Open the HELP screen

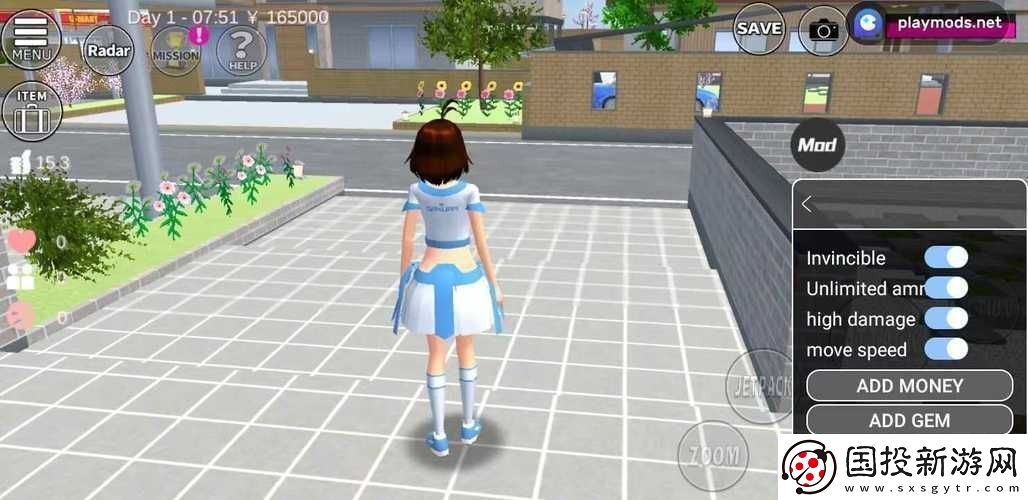[x=241, y=50]
